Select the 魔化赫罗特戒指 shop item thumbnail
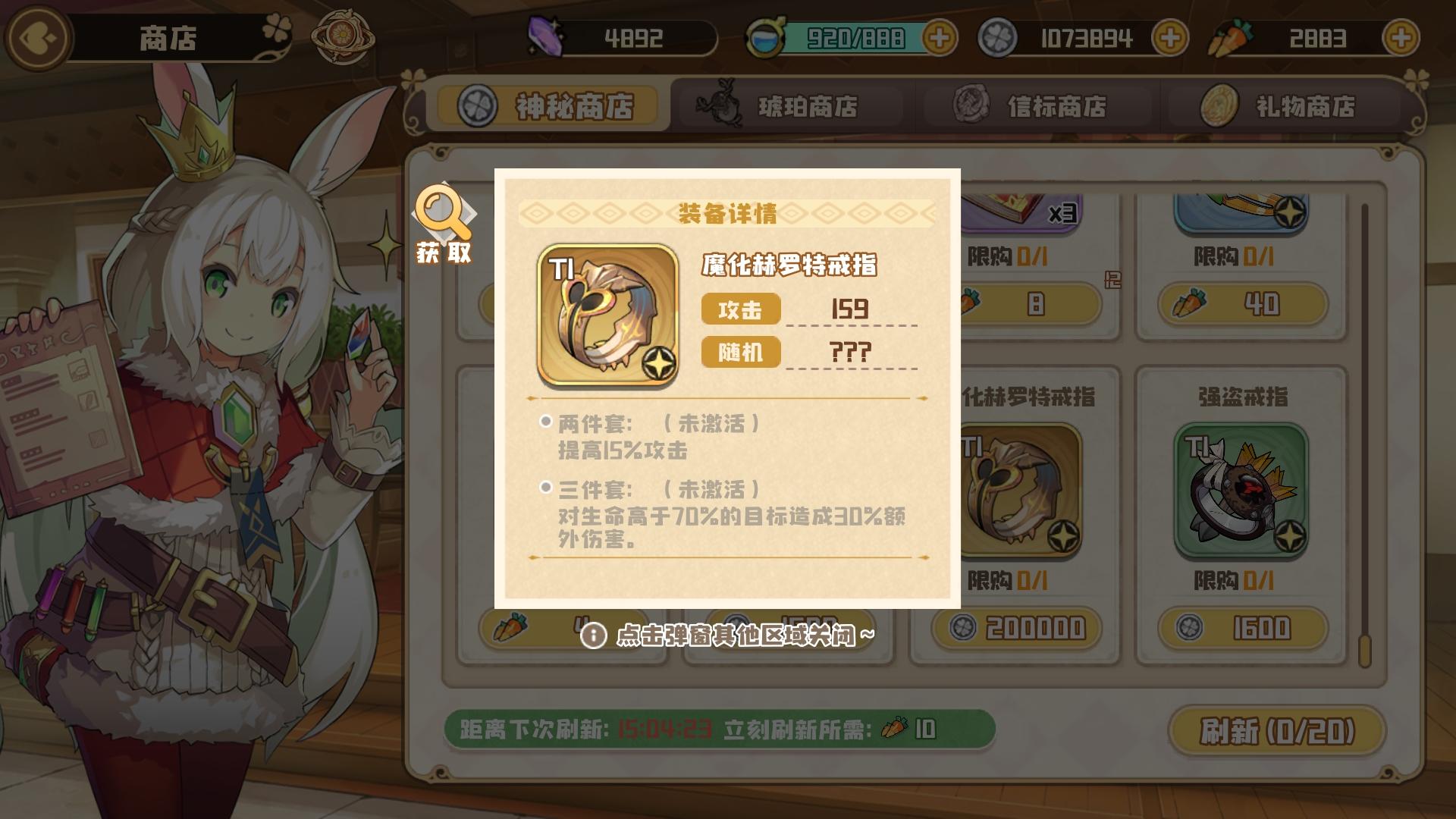1456x819 pixels. pyautogui.click(x=1020, y=489)
